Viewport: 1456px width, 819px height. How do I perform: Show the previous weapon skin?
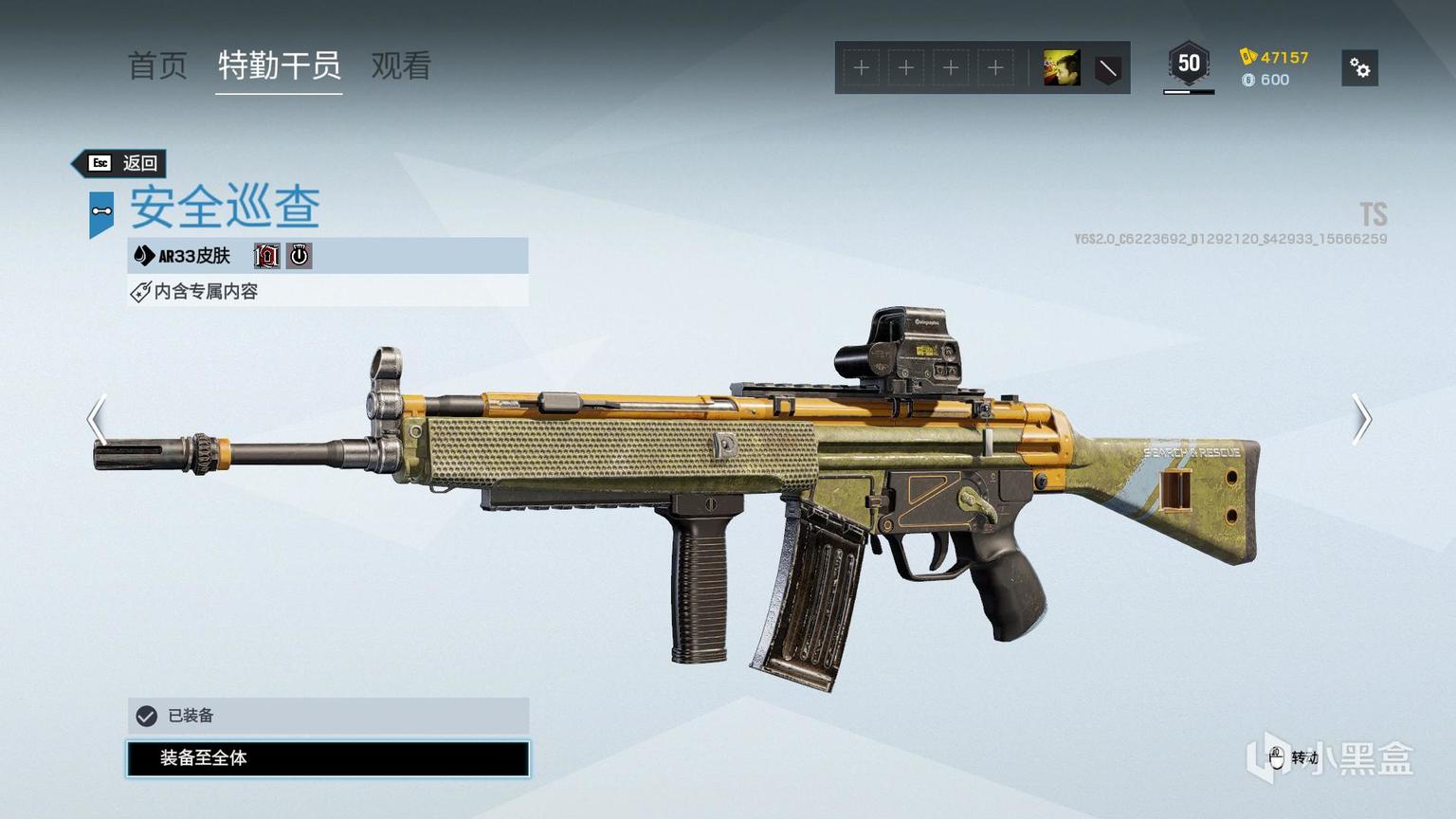coord(97,419)
